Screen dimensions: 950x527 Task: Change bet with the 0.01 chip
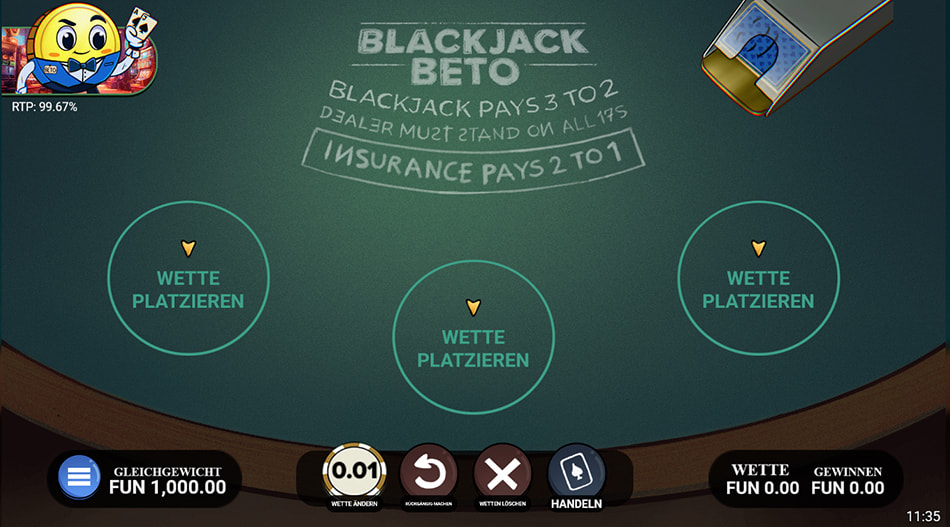[x=354, y=470]
